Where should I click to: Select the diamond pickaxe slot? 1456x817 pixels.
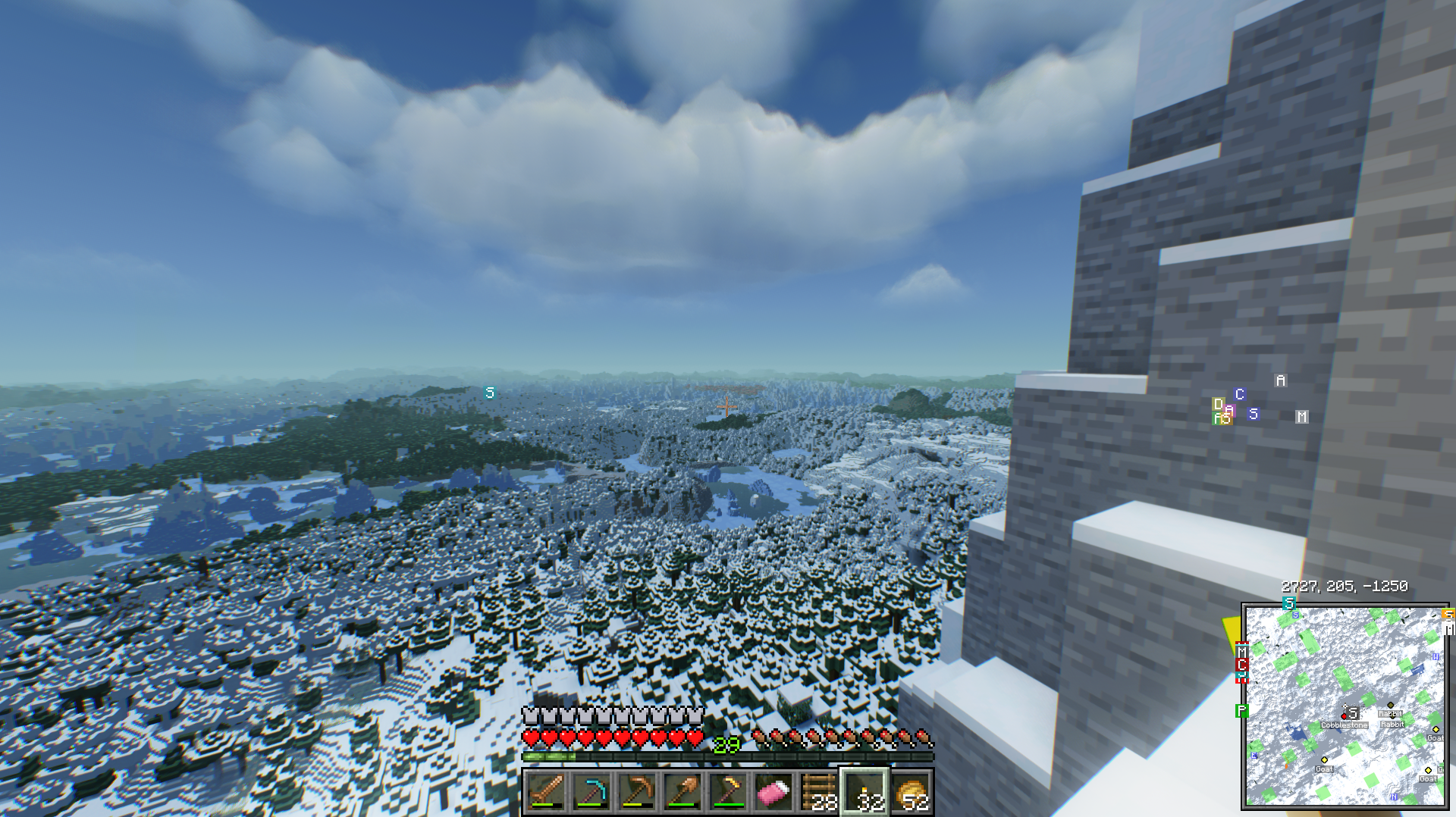click(x=591, y=792)
